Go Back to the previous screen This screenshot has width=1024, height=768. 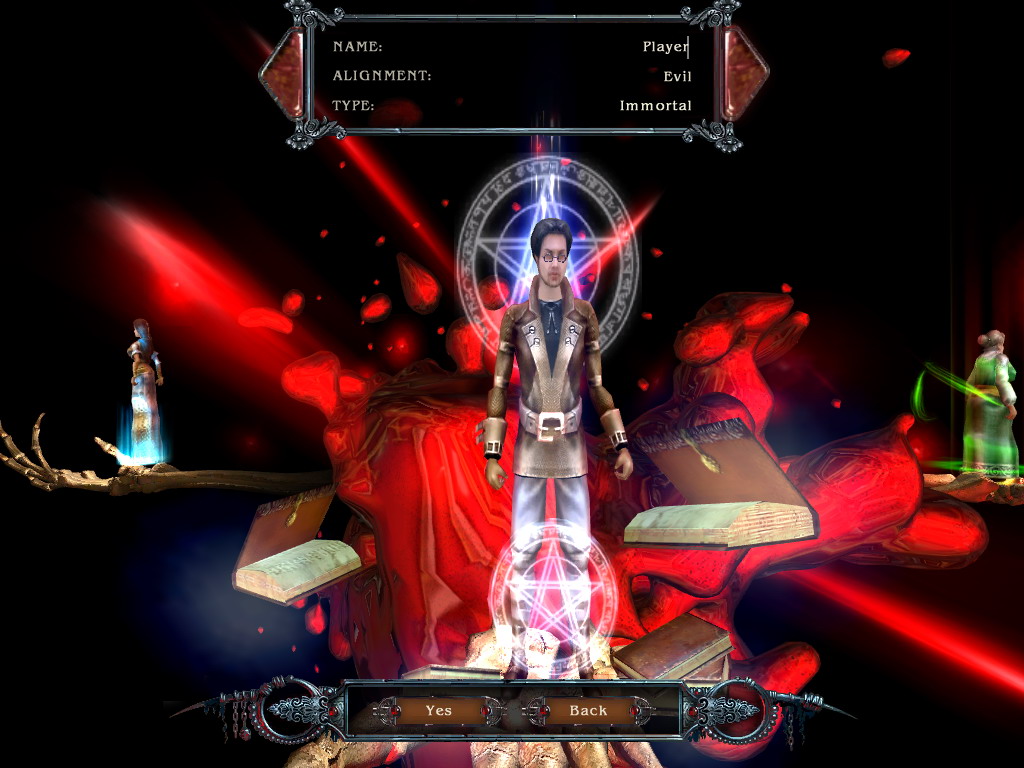tap(588, 710)
